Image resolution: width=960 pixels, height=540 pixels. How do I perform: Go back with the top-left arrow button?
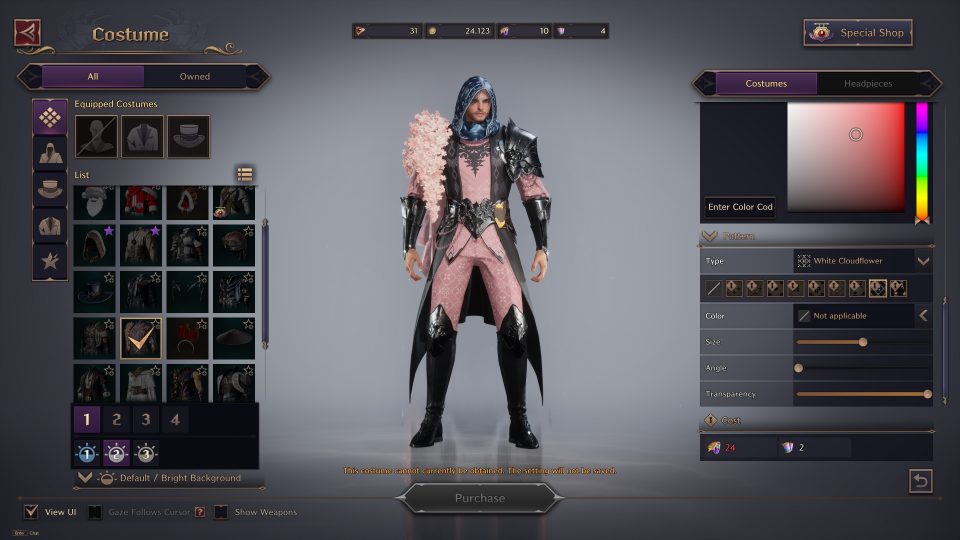click(27, 33)
